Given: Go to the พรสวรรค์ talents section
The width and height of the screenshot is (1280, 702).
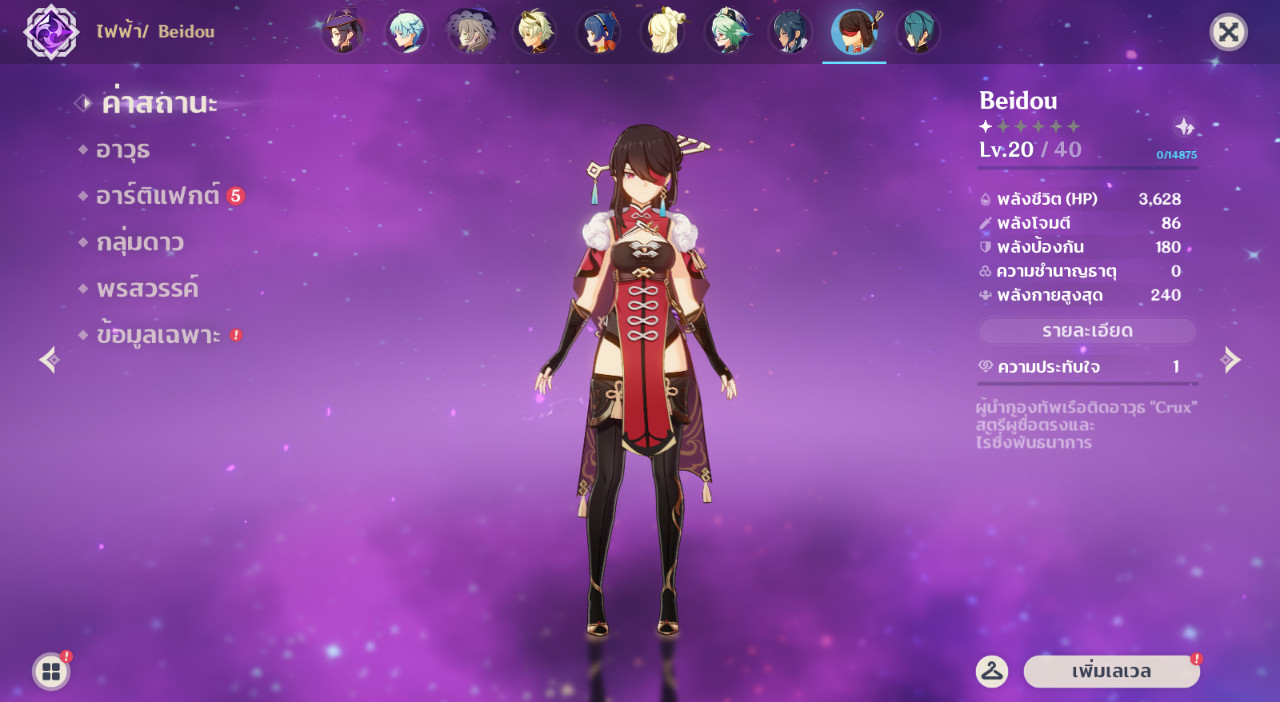Looking at the screenshot, I should click(x=147, y=289).
